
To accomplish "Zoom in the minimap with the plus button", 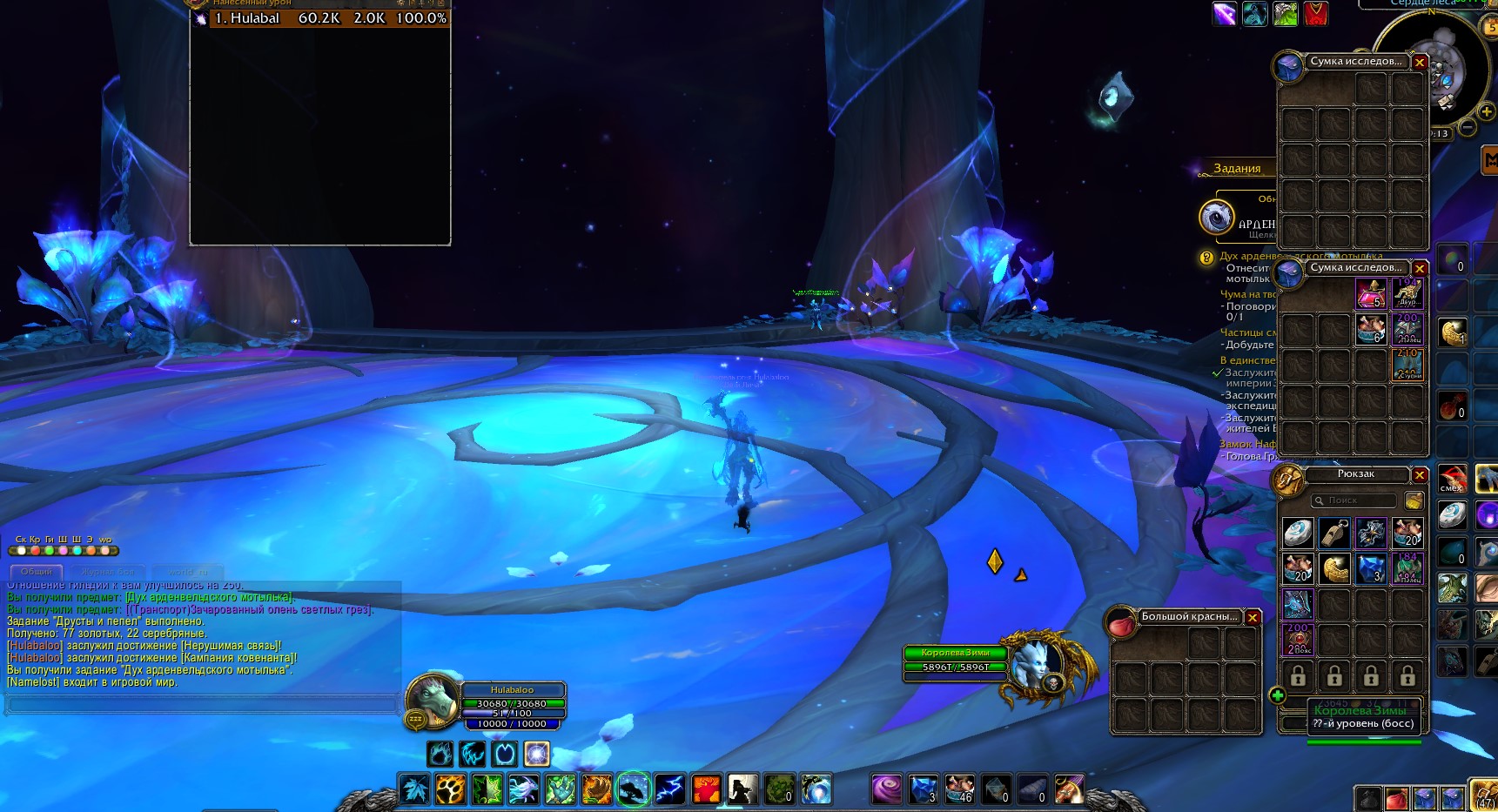I will click(1487, 112).
